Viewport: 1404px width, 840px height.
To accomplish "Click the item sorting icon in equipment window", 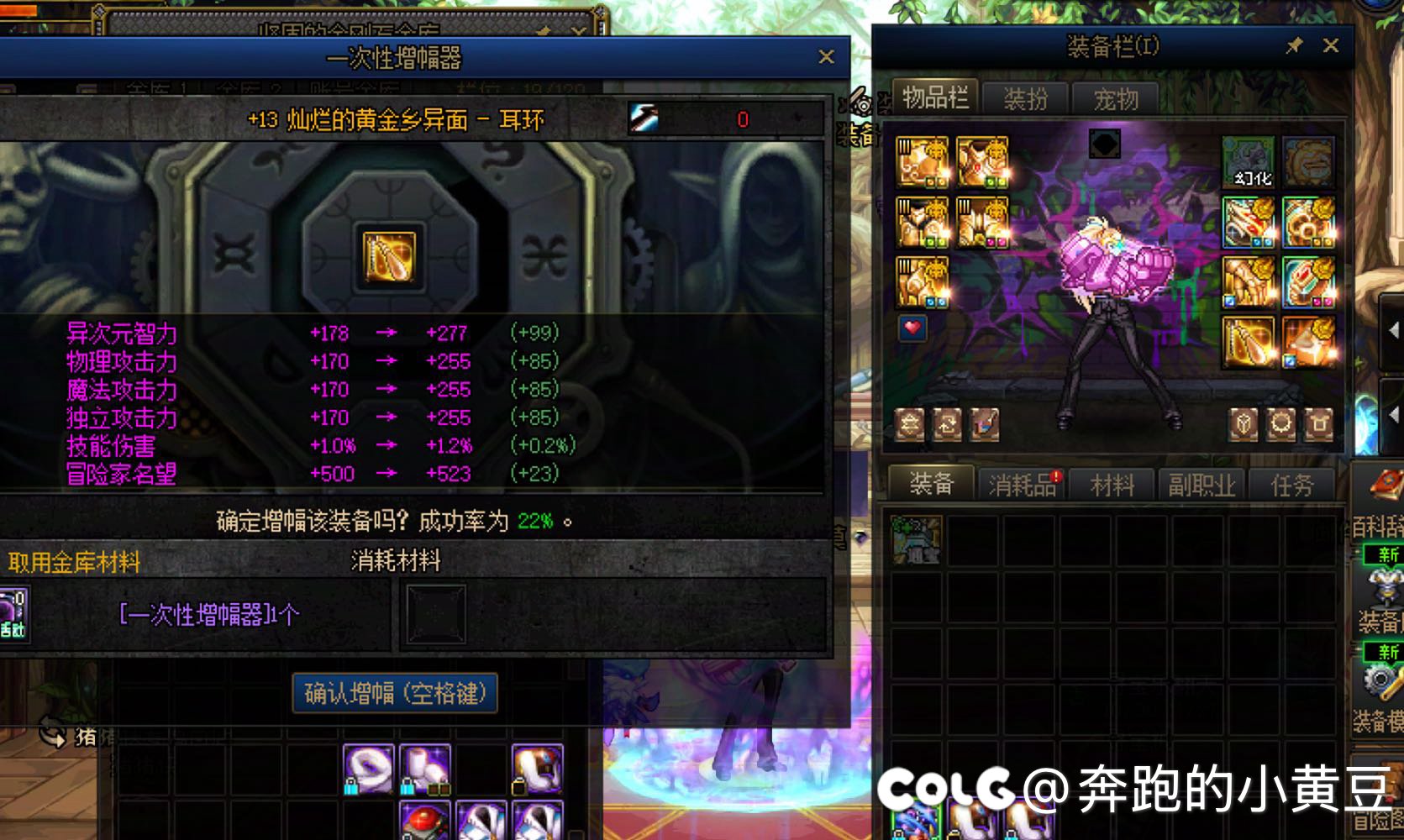I will [x=909, y=423].
